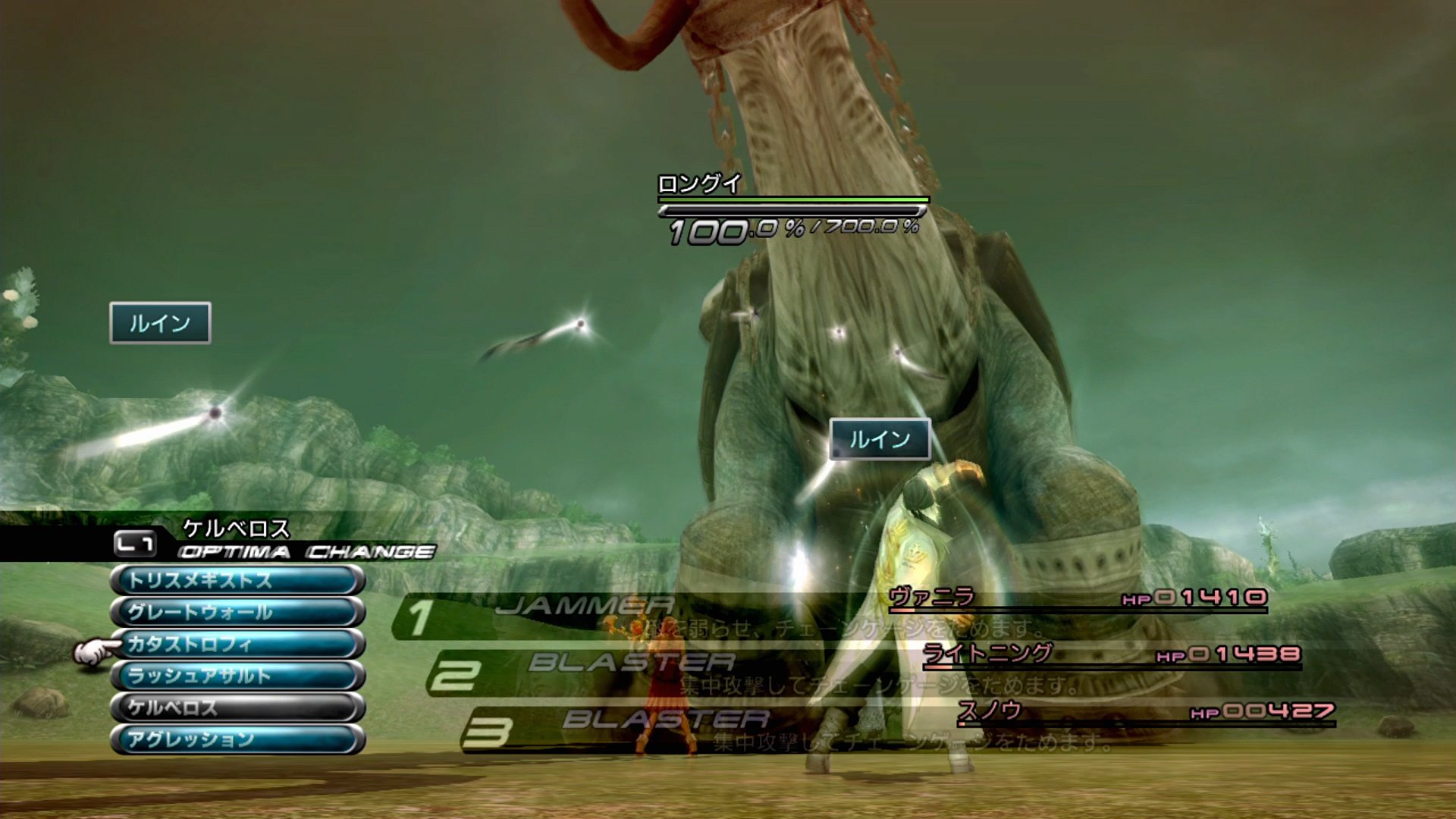Switch to the カタストロフィ paradigm
1456x819 pixels.
[x=237, y=645]
